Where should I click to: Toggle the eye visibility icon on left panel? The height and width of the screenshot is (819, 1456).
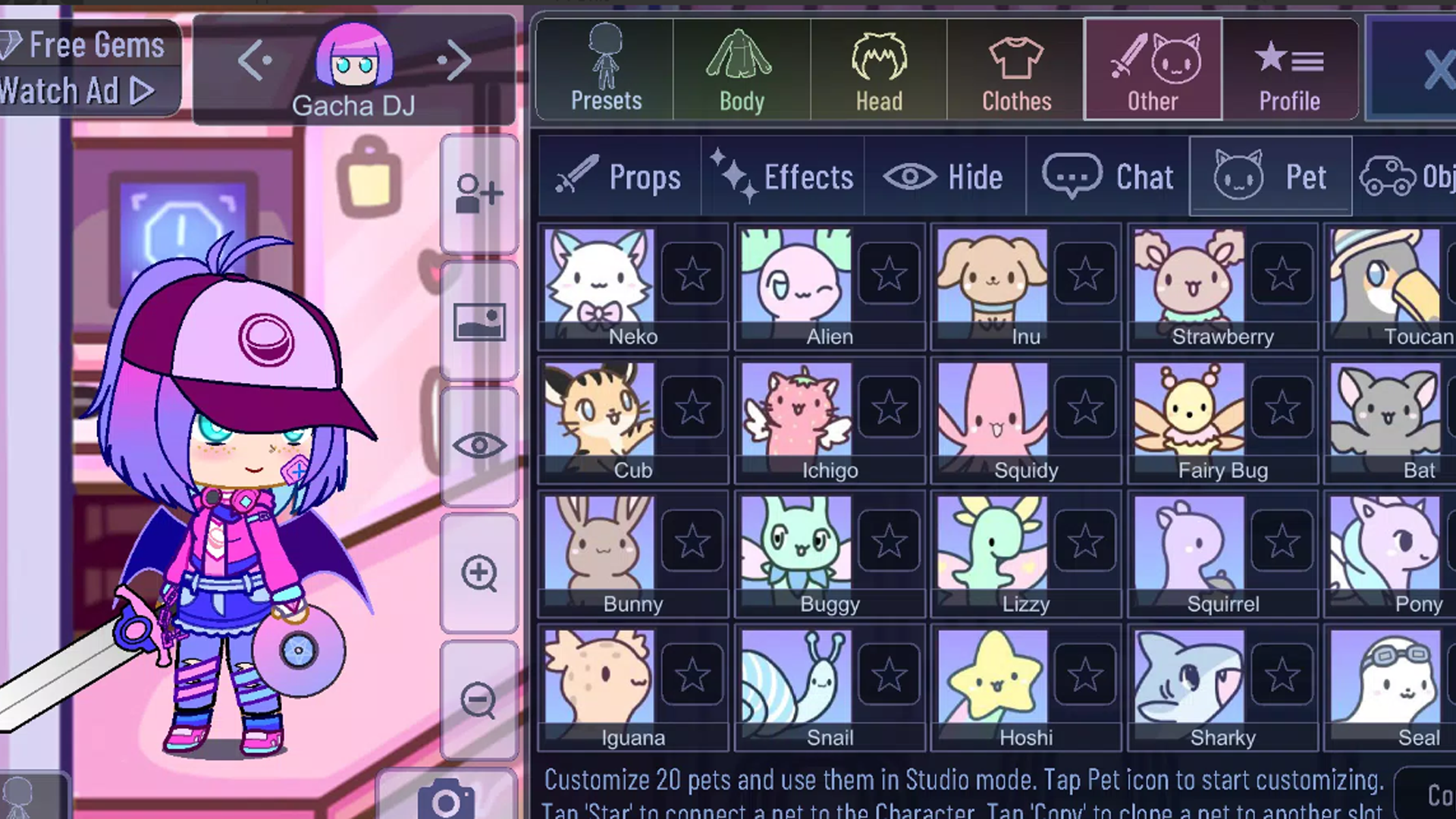[479, 446]
